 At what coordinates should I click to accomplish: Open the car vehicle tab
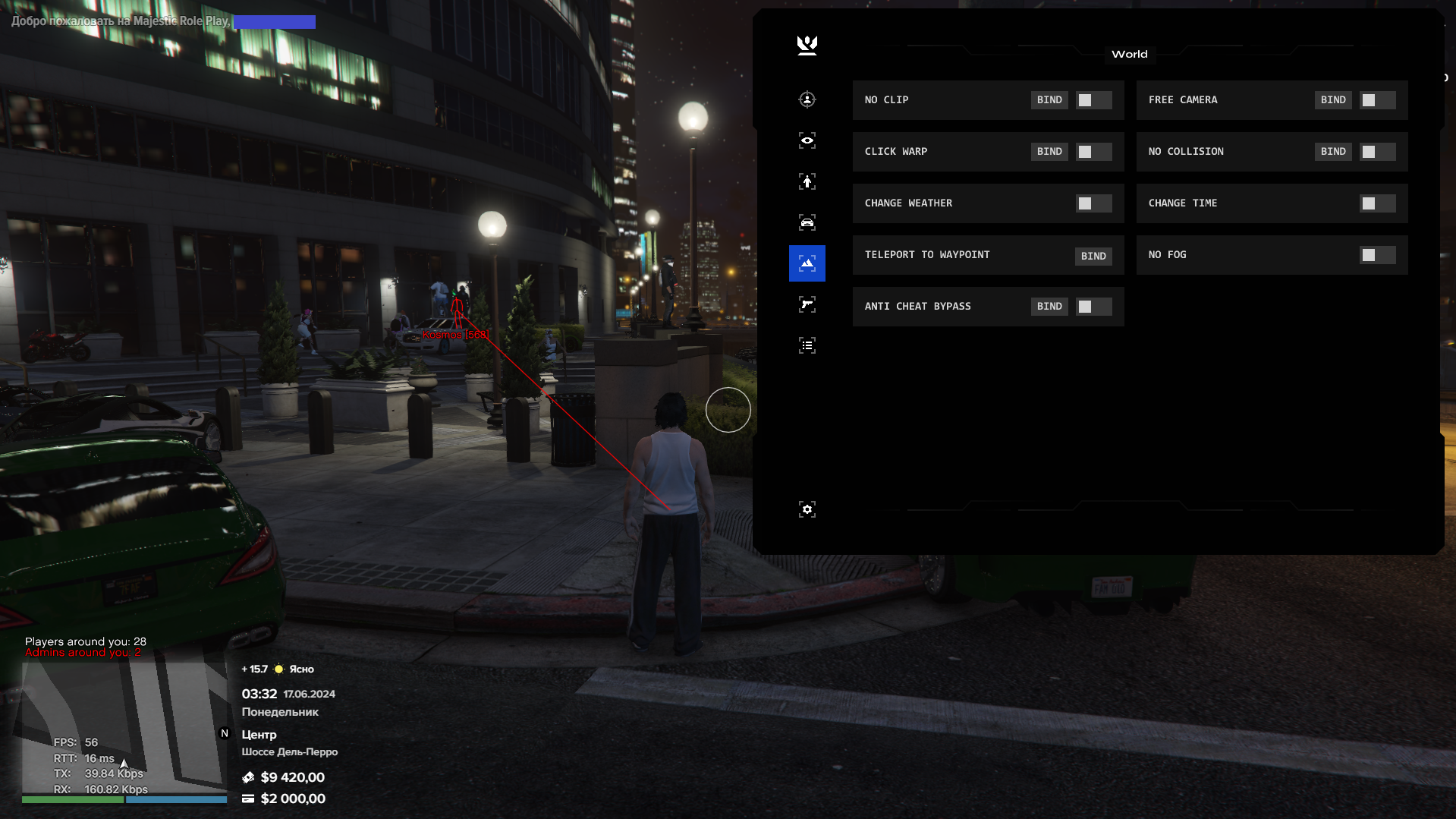pyautogui.click(x=807, y=222)
